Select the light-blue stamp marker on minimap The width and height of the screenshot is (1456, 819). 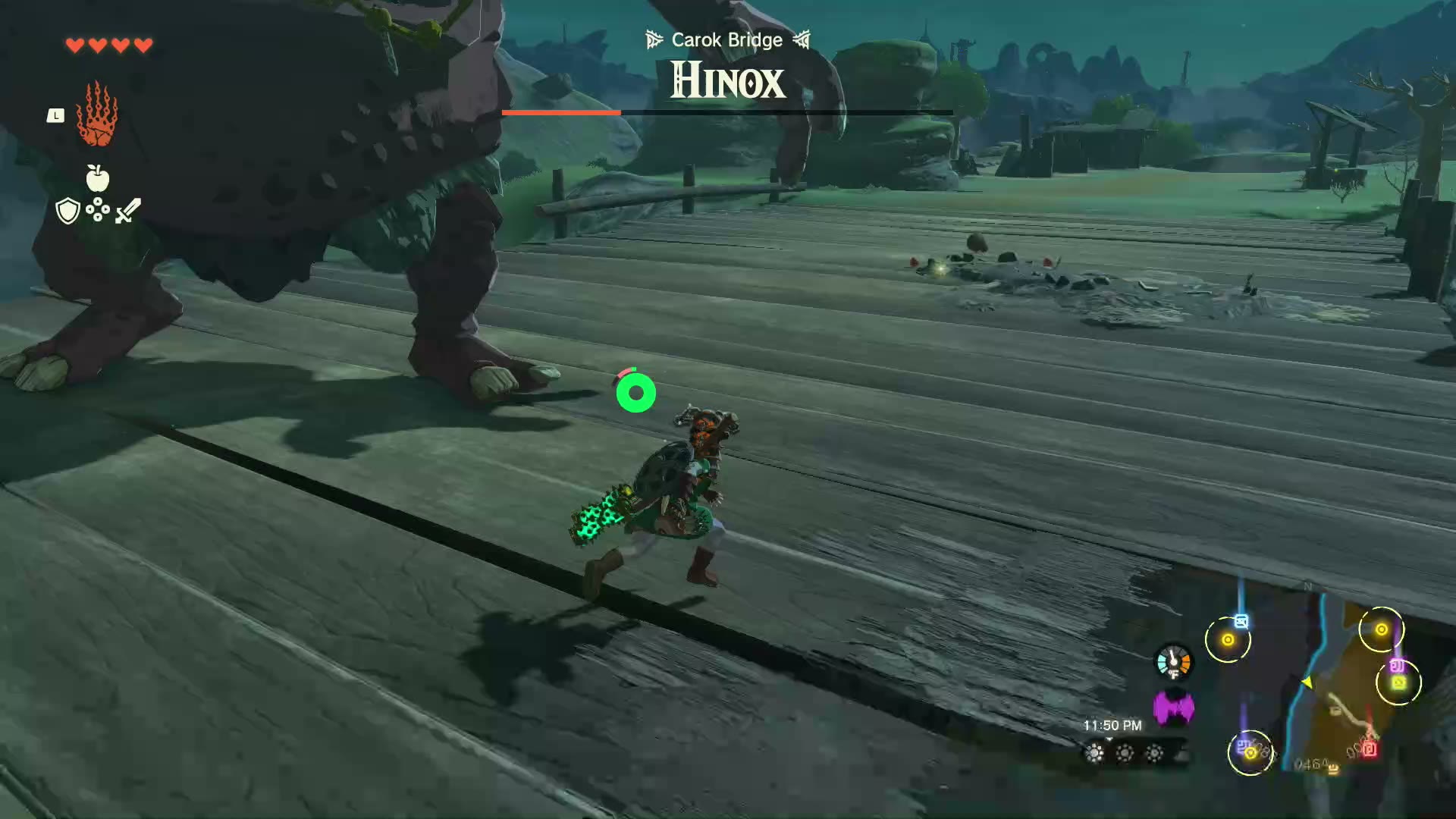point(1241,622)
